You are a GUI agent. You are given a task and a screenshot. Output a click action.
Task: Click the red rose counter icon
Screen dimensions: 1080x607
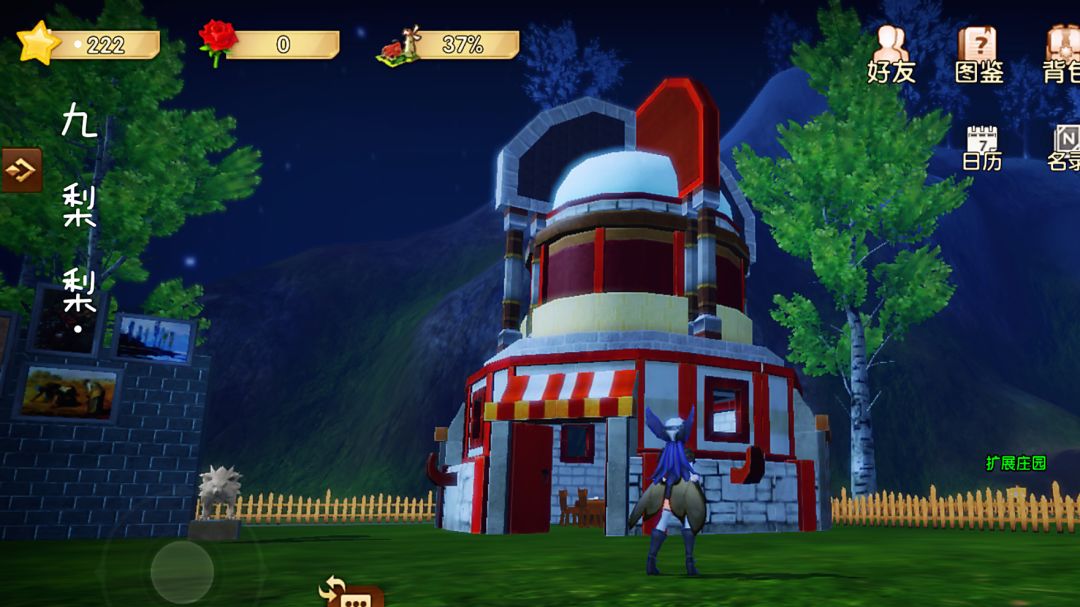coord(217,43)
